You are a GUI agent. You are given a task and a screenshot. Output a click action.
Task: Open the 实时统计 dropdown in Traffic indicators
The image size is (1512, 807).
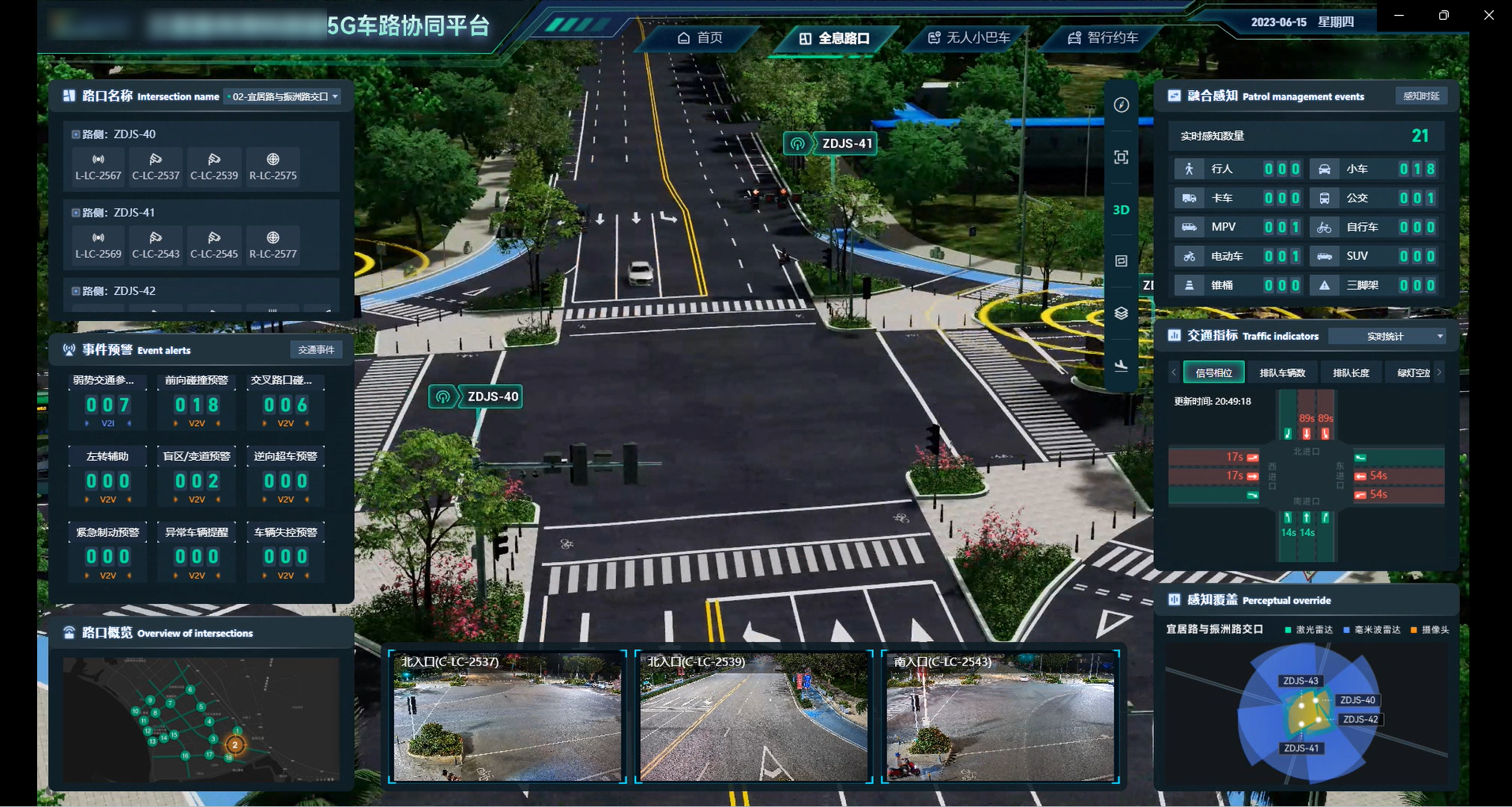pyautogui.click(x=1387, y=336)
